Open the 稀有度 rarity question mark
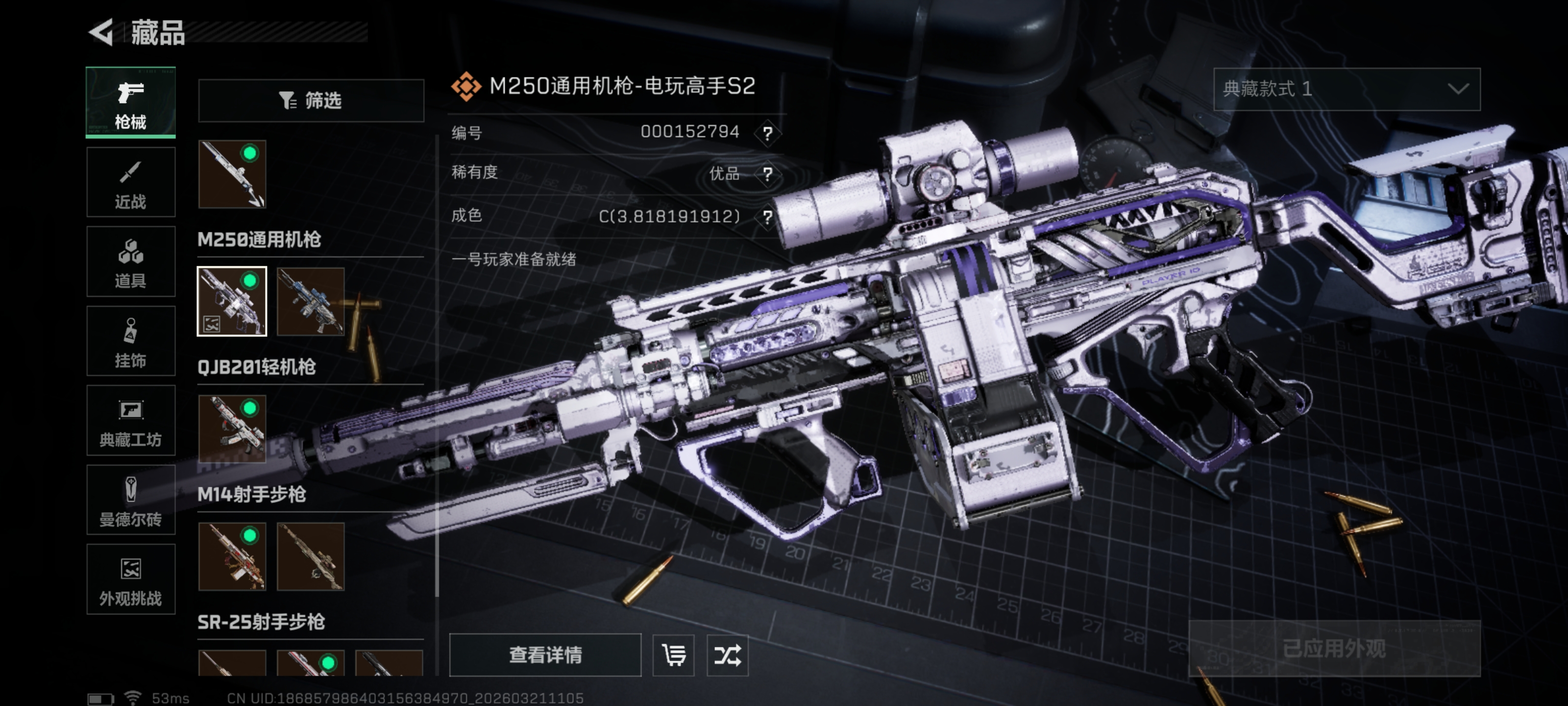This screenshot has height=706, width=1568. point(767,174)
